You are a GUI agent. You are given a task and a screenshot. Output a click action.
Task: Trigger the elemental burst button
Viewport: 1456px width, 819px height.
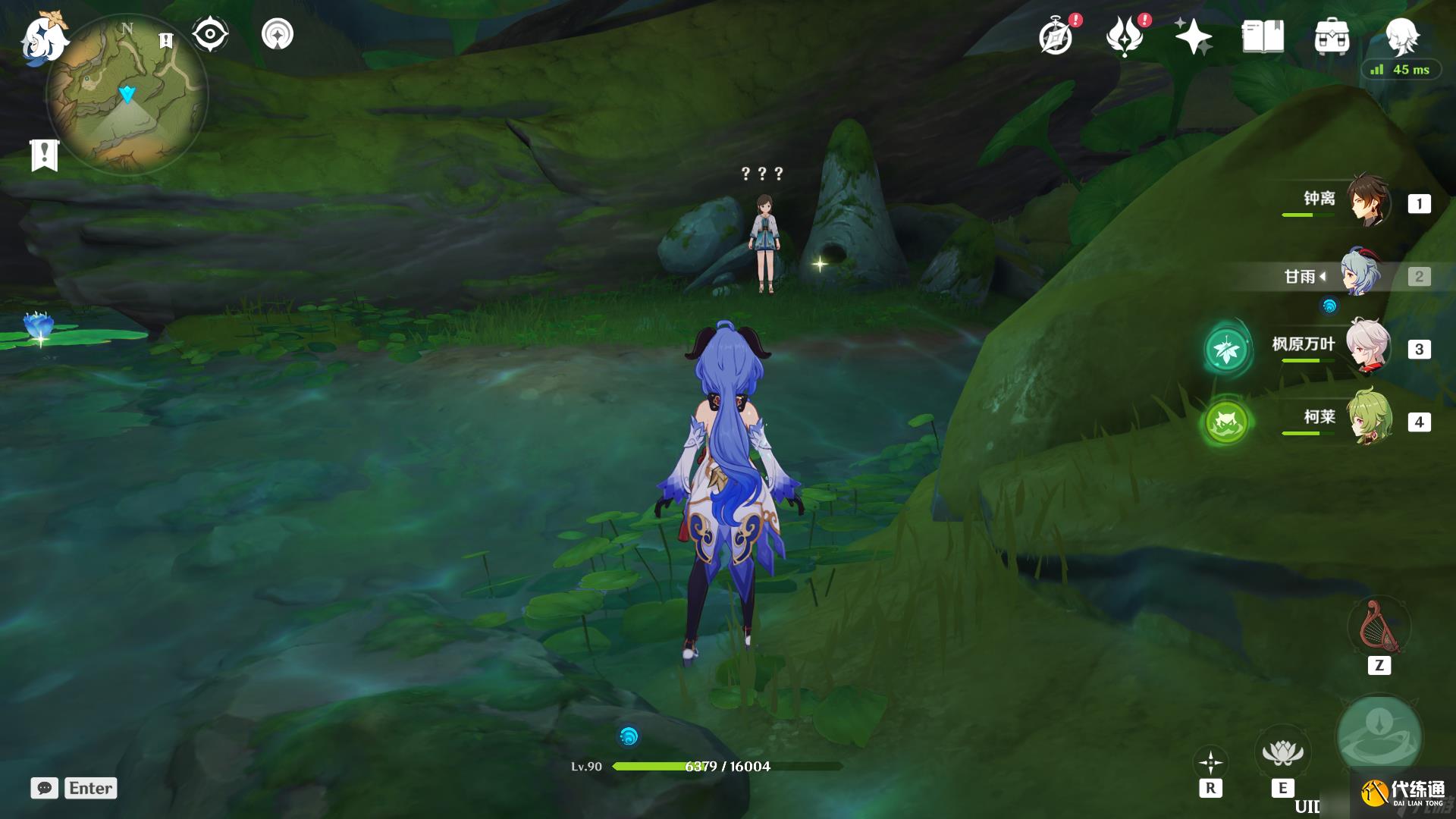[x=1379, y=736]
